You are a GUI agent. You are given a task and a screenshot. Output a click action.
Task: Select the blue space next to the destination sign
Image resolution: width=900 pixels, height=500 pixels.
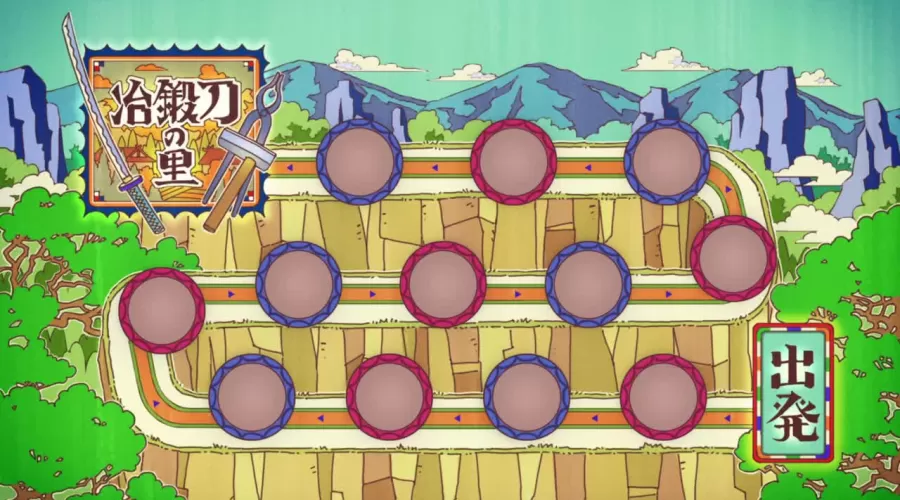tap(358, 161)
